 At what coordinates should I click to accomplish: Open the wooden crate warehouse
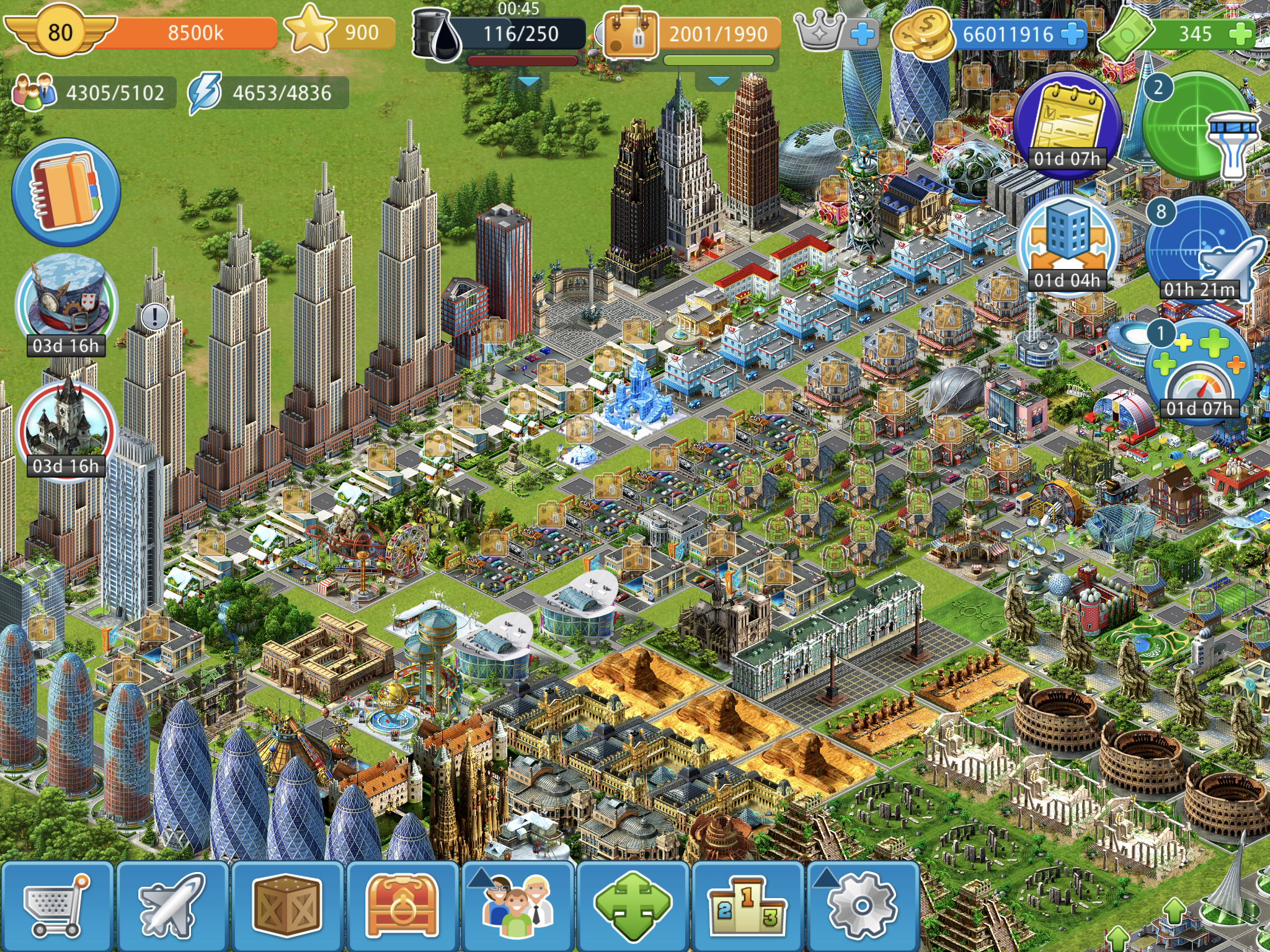pyautogui.click(x=287, y=906)
